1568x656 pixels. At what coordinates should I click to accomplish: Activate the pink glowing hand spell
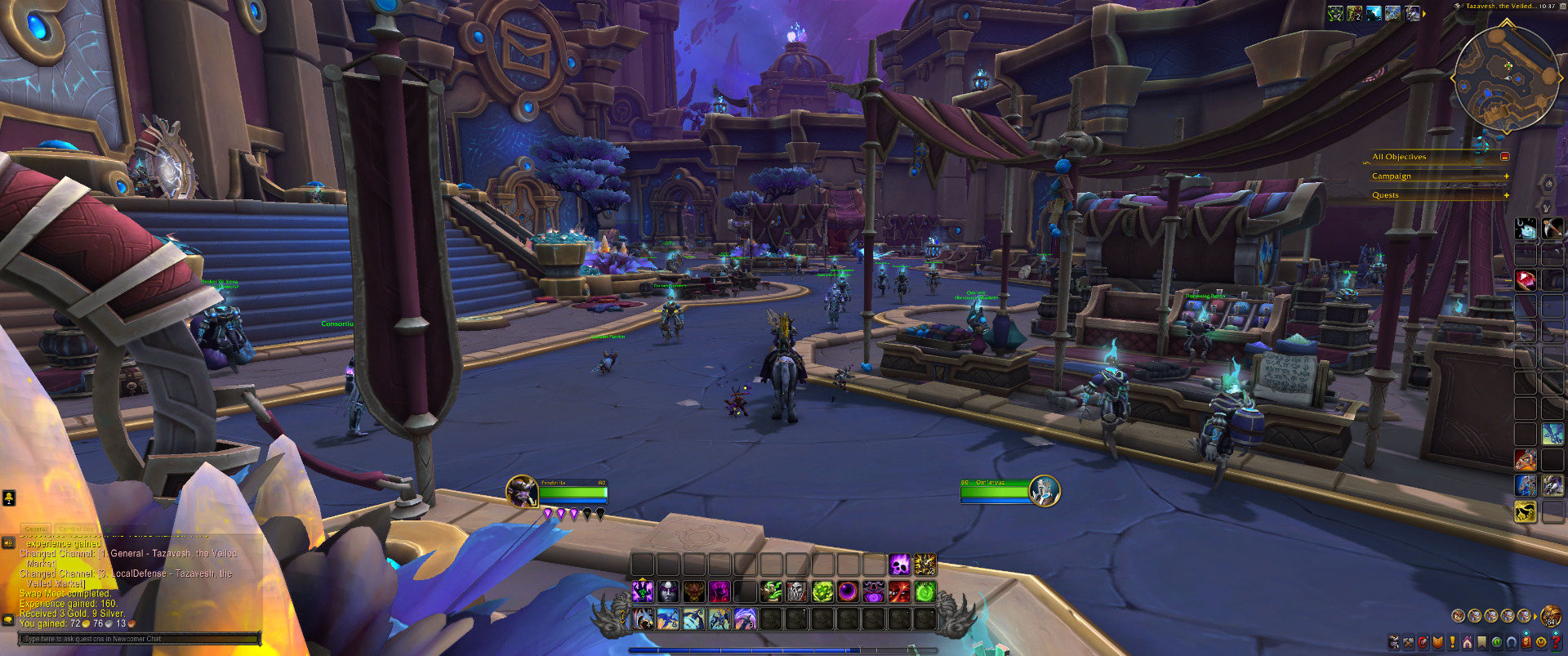tap(719, 591)
